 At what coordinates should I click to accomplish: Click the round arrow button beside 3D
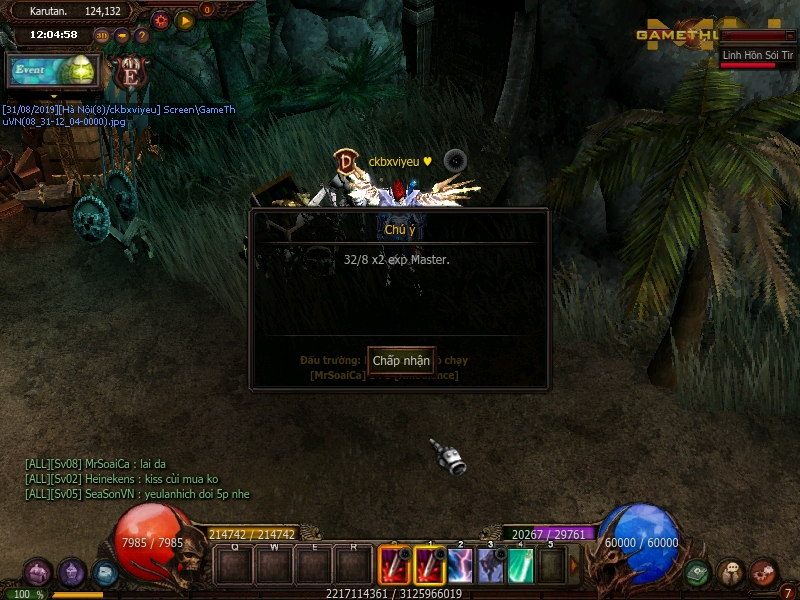122,36
